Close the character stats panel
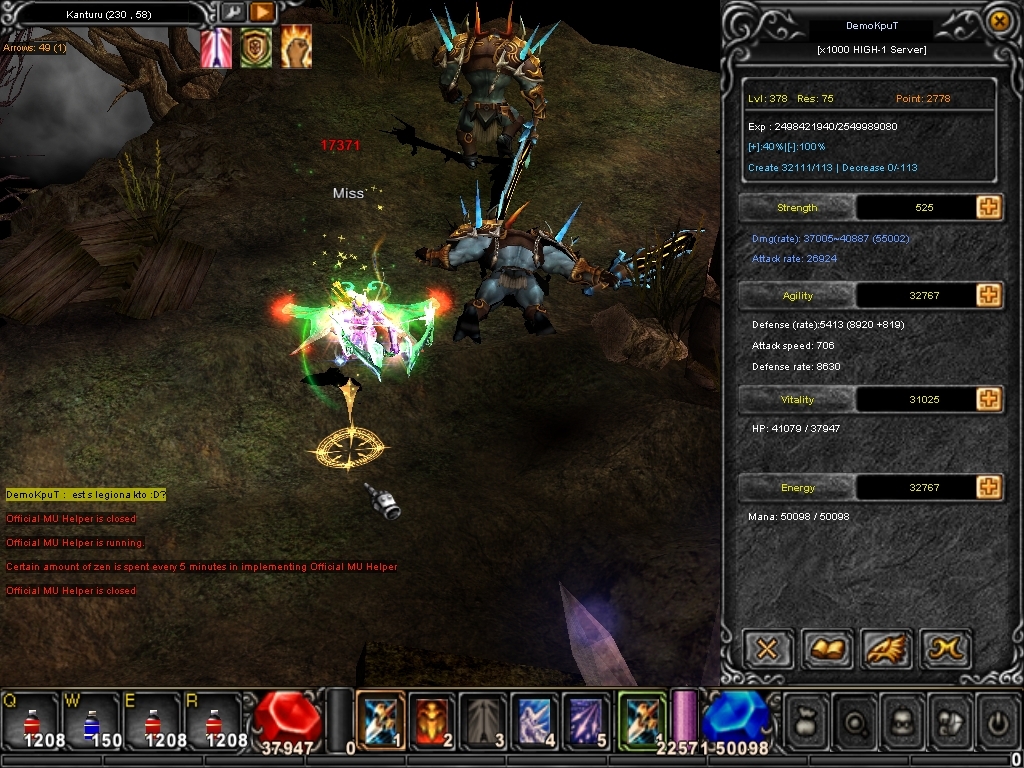This screenshot has width=1024, height=768. click(998, 20)
